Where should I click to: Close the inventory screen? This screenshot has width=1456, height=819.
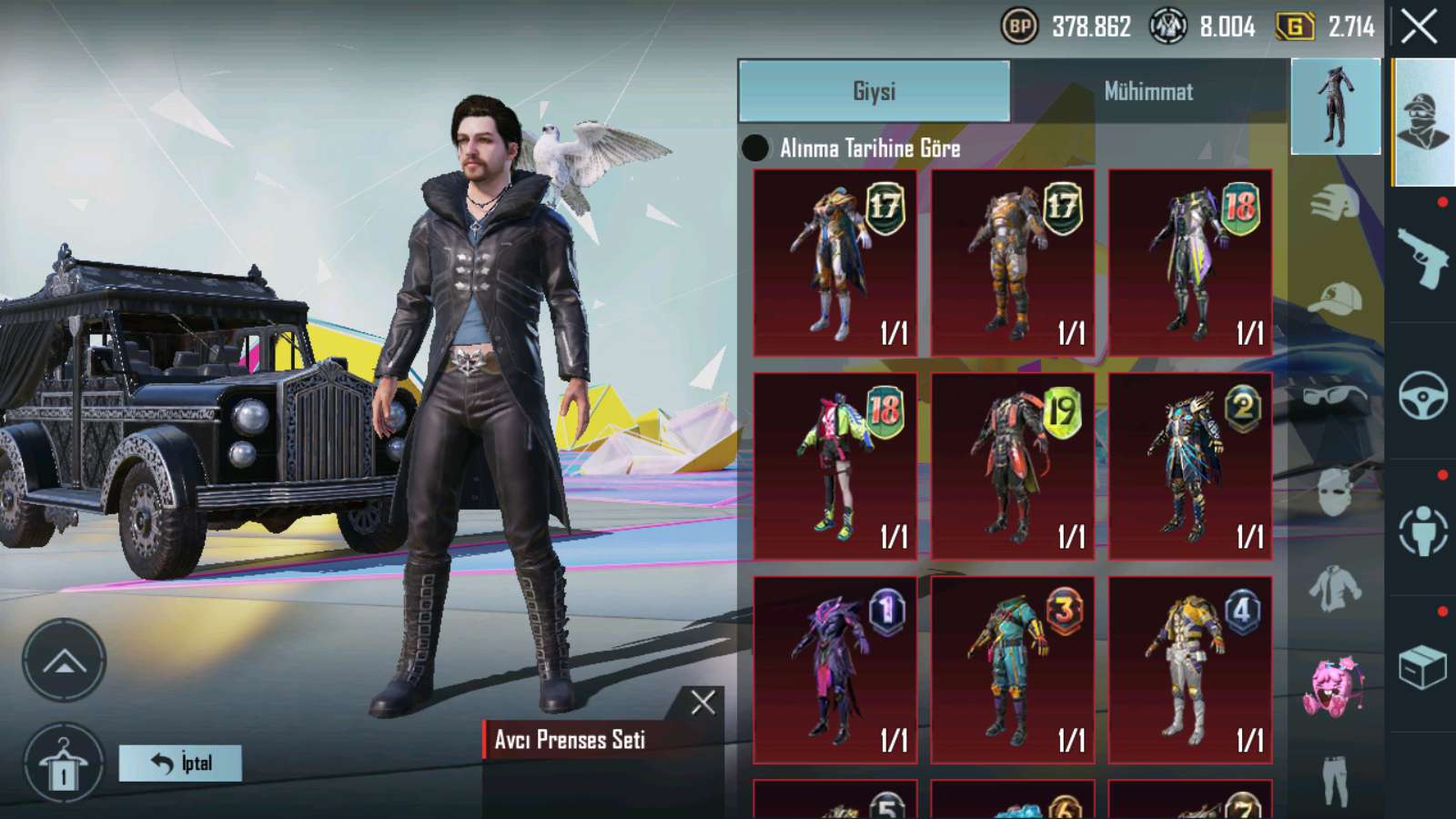pyautogui.click(x=1419, y=26)
